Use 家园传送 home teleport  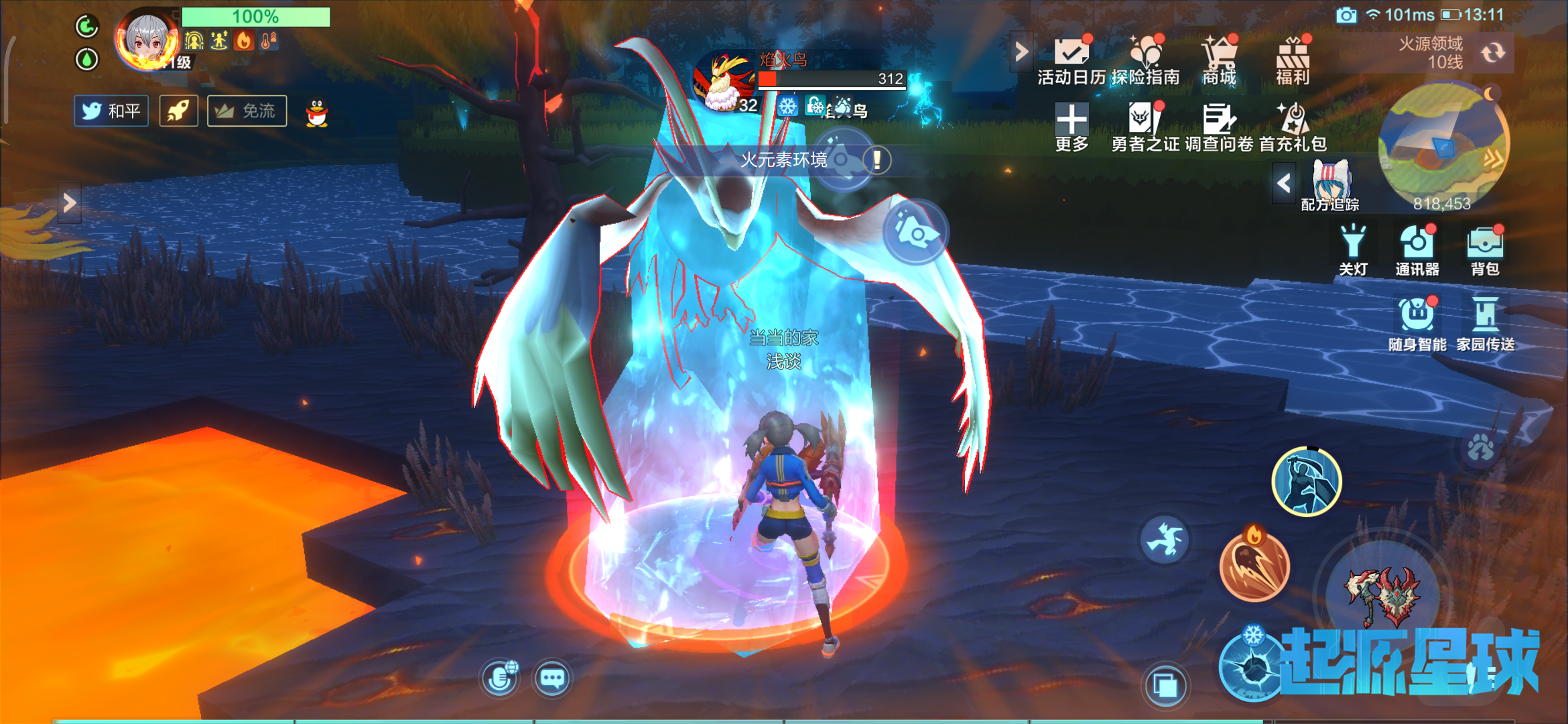(1486, 323)
